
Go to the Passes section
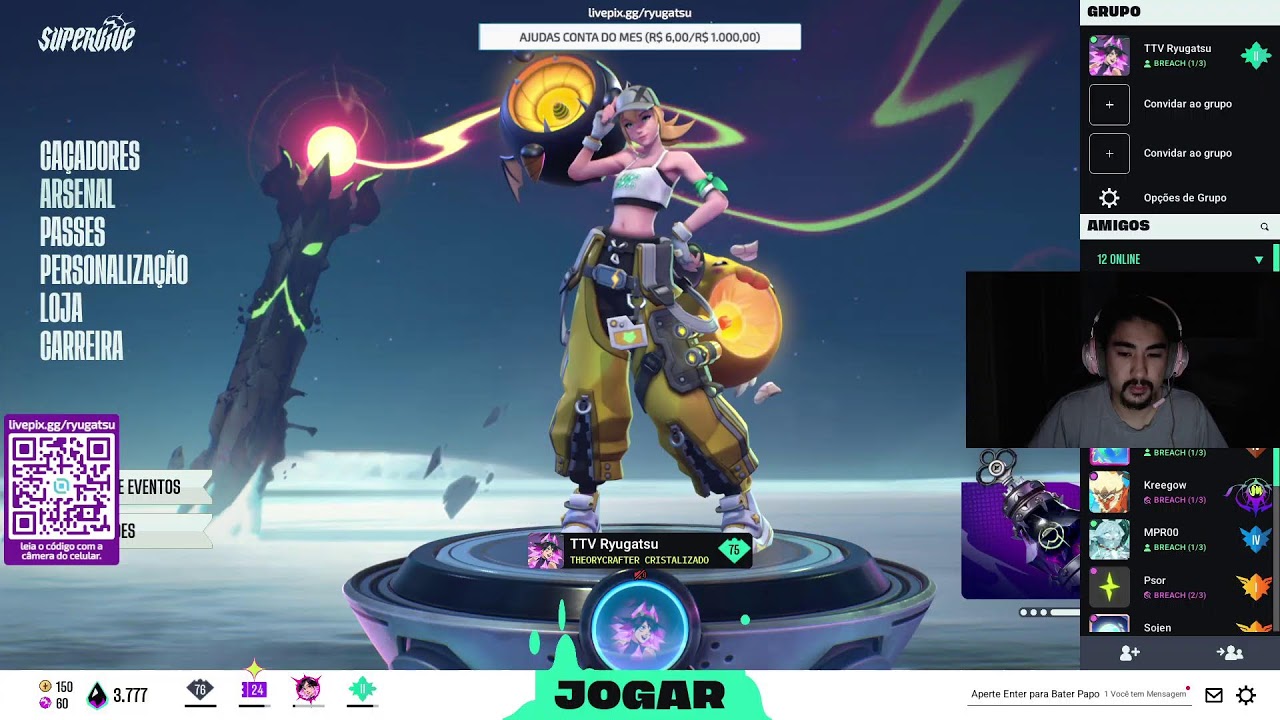click(72, 233)
